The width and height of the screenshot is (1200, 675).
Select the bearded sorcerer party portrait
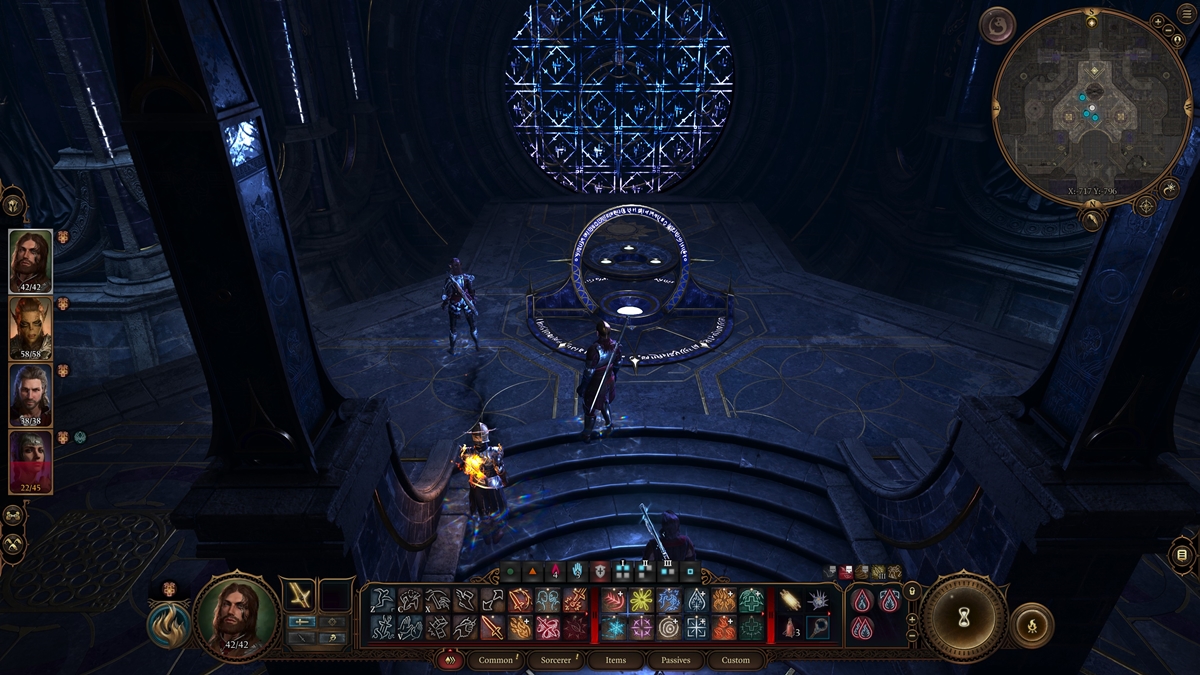coord(31,261)
